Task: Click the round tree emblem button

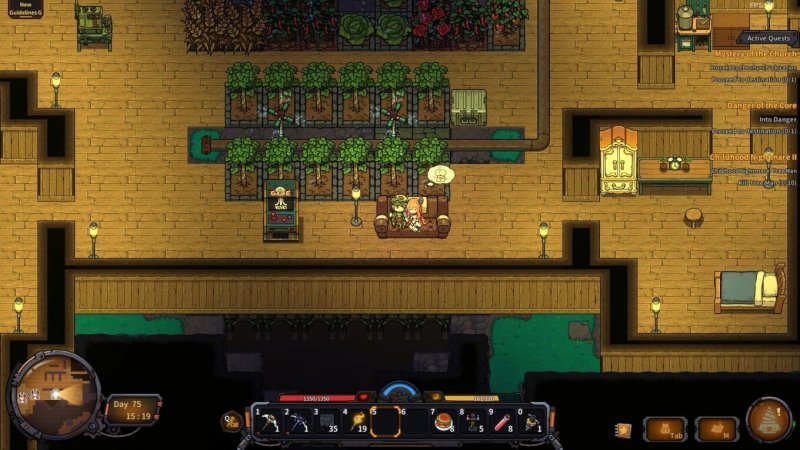Action: (769, 420)
